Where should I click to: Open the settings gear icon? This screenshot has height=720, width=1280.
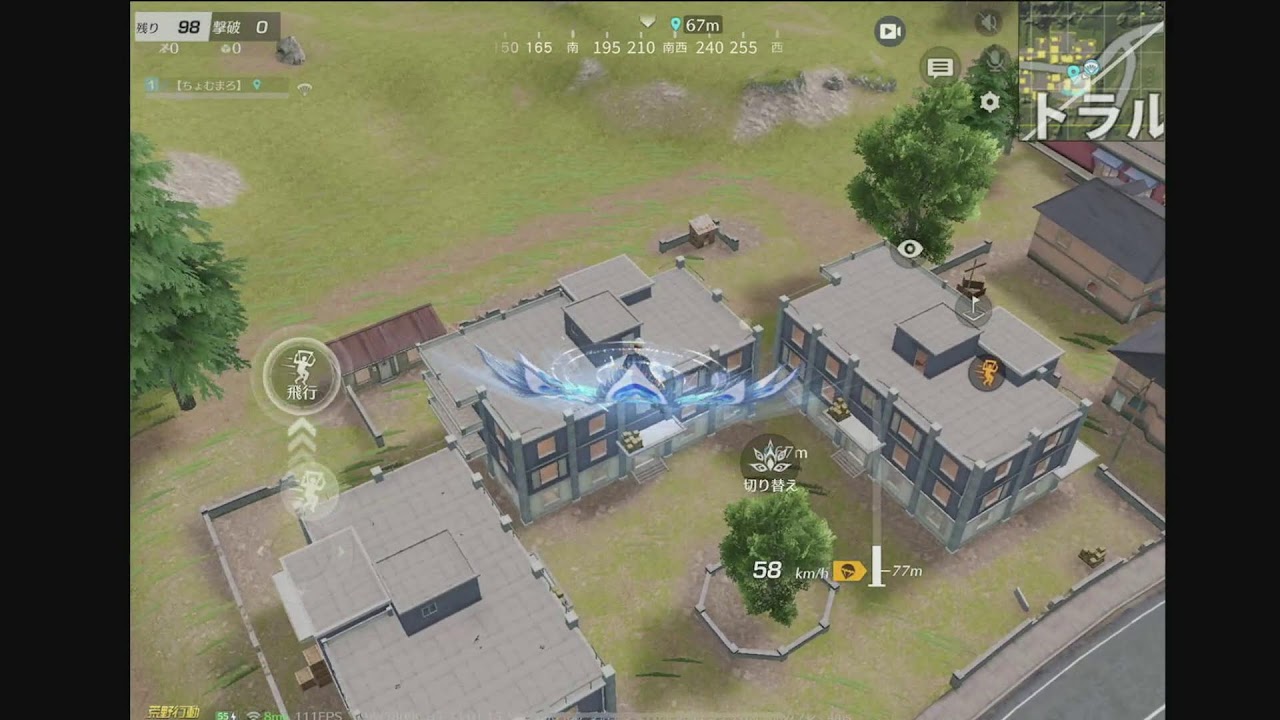click(x=989, y=102)
